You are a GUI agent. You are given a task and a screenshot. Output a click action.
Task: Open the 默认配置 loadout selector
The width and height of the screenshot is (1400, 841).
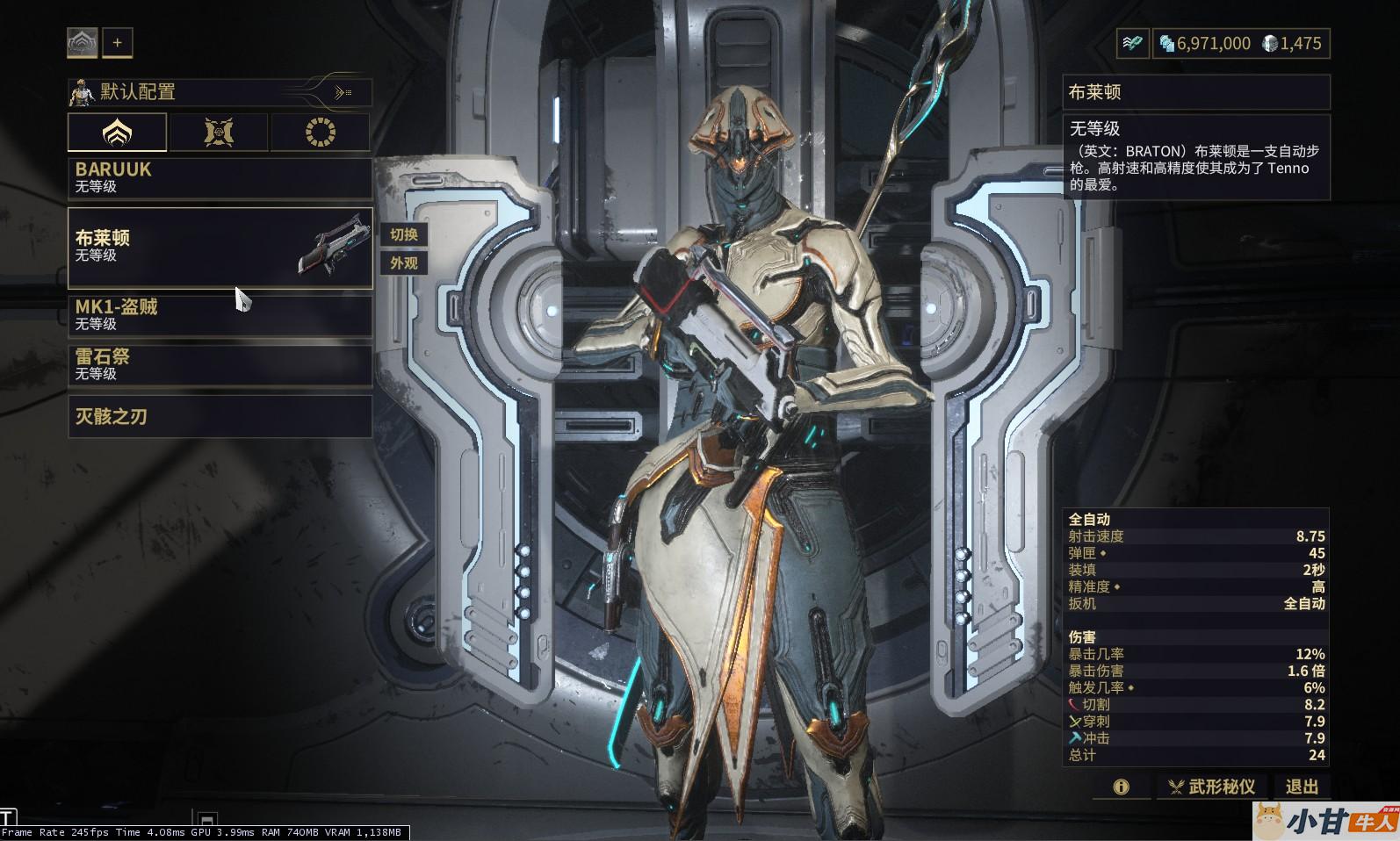(x=220, y=92)
